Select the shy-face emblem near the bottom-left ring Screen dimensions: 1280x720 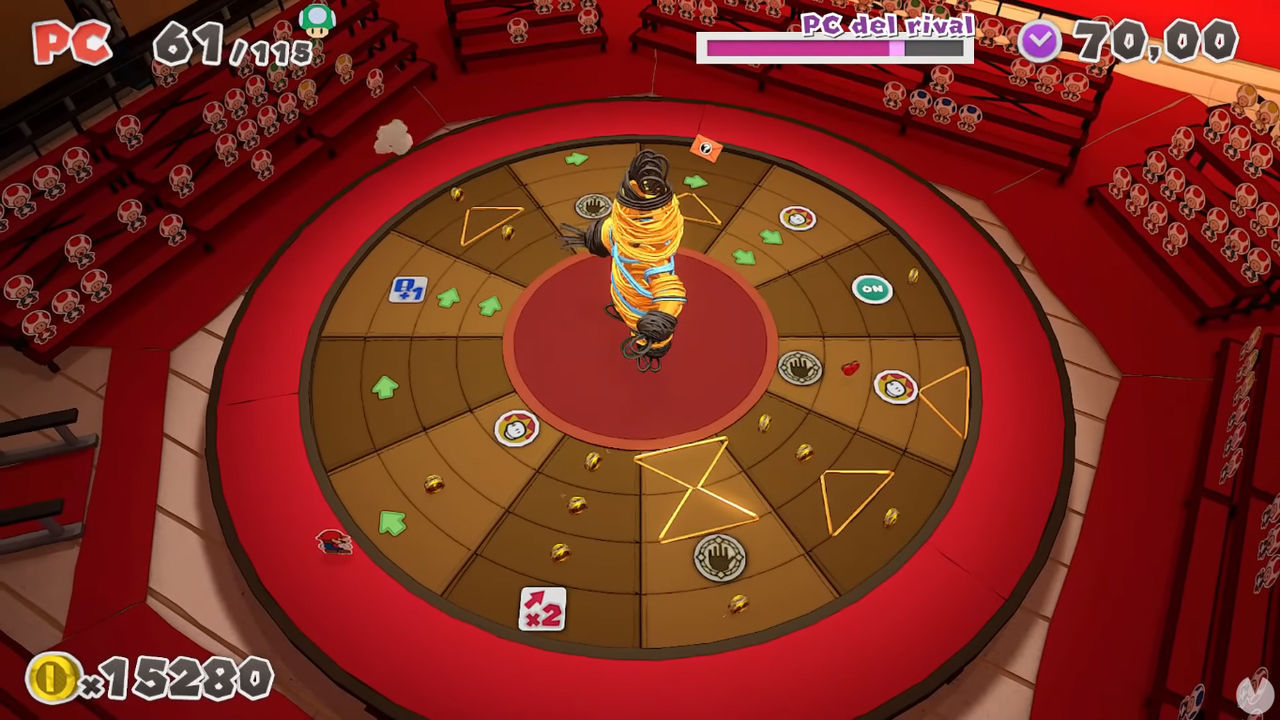pyautogui.click(x=518, y=430)
